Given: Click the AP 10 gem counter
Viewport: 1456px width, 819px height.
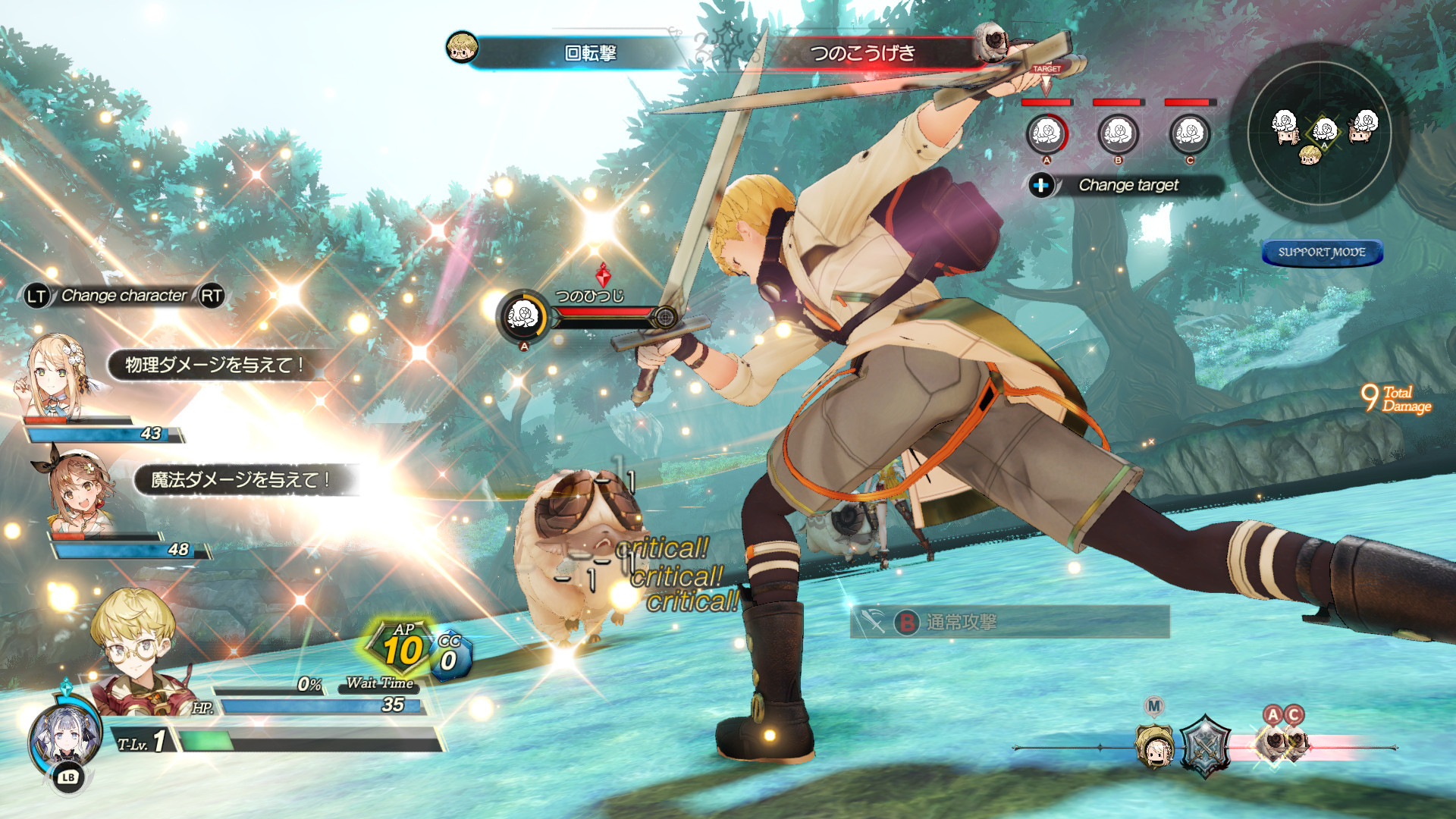Looking at the screenshot, I should pos(403,648).
